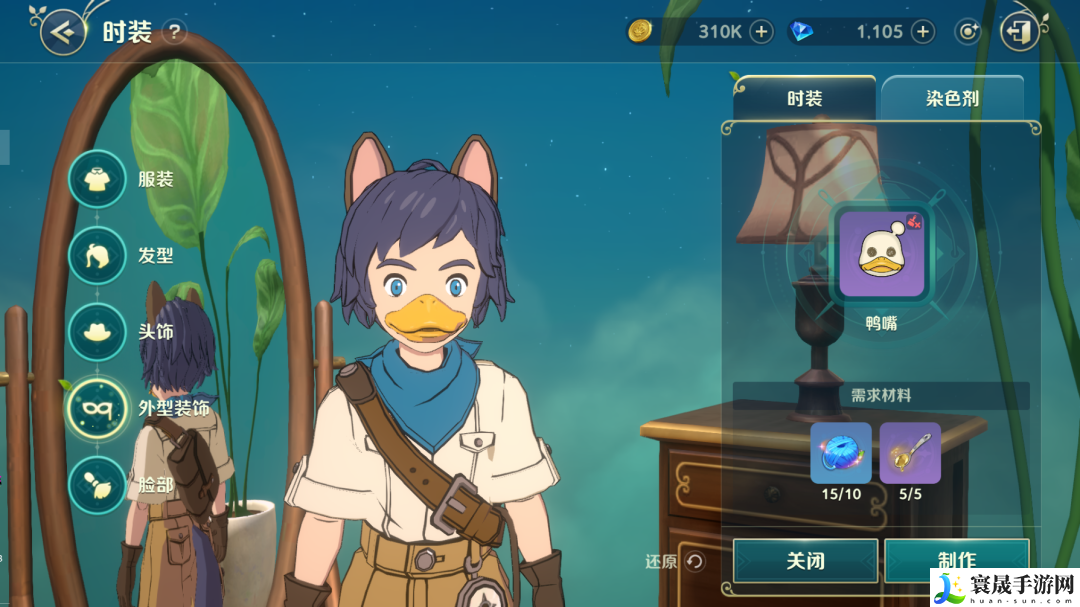Exit the screen via the door icon

click(1019, 32)
